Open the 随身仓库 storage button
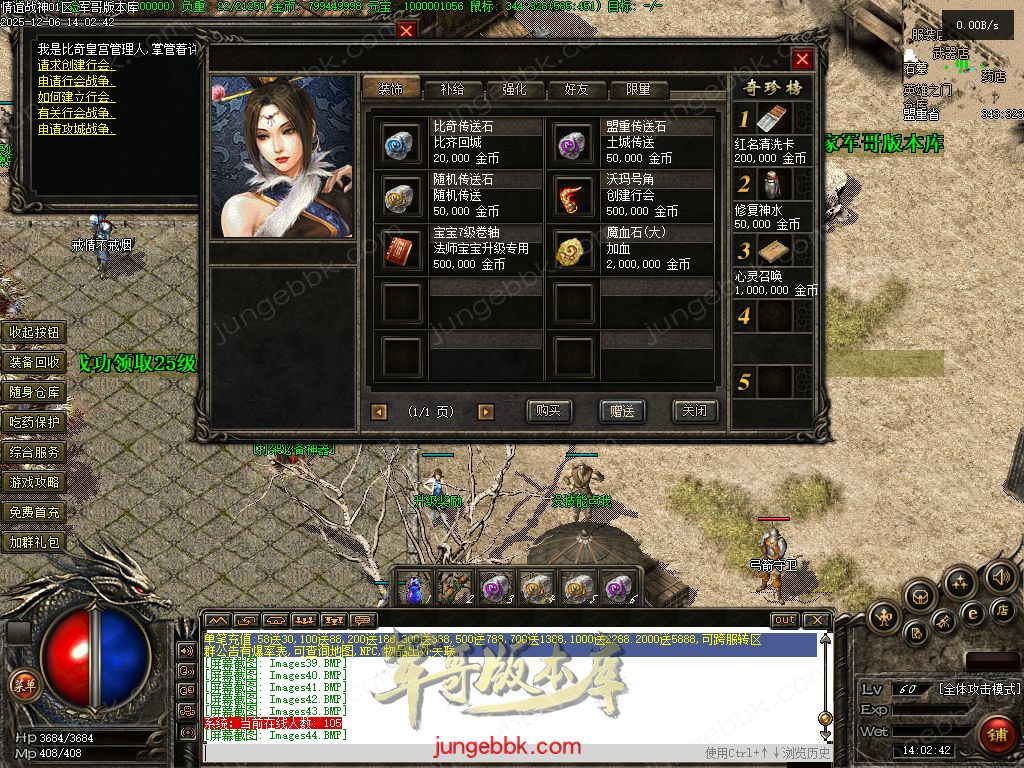The image size is (1024, 768). [35, 392]
